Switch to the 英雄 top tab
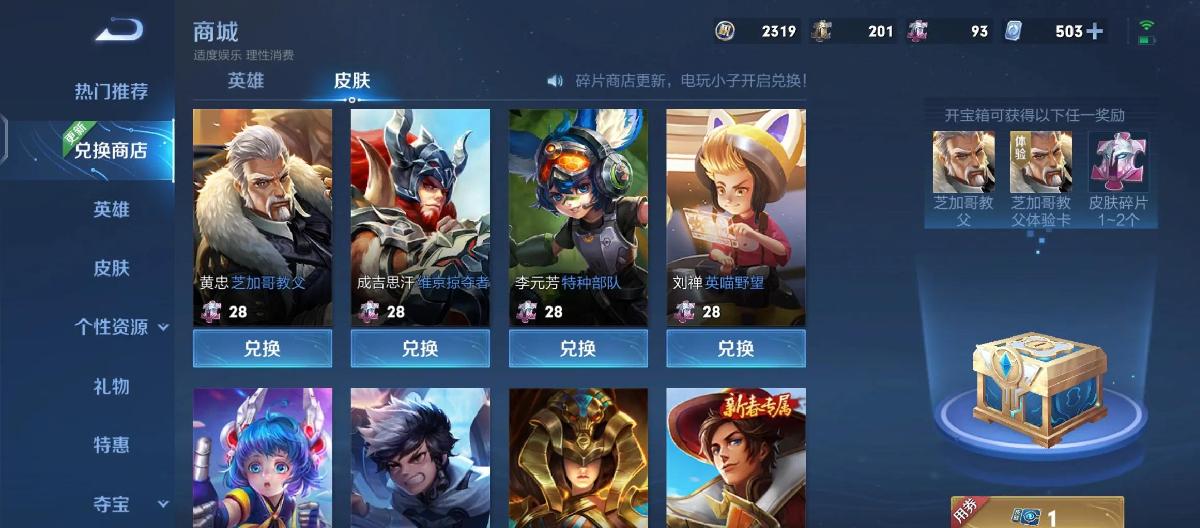1200x528 pixels. (246, 81)
